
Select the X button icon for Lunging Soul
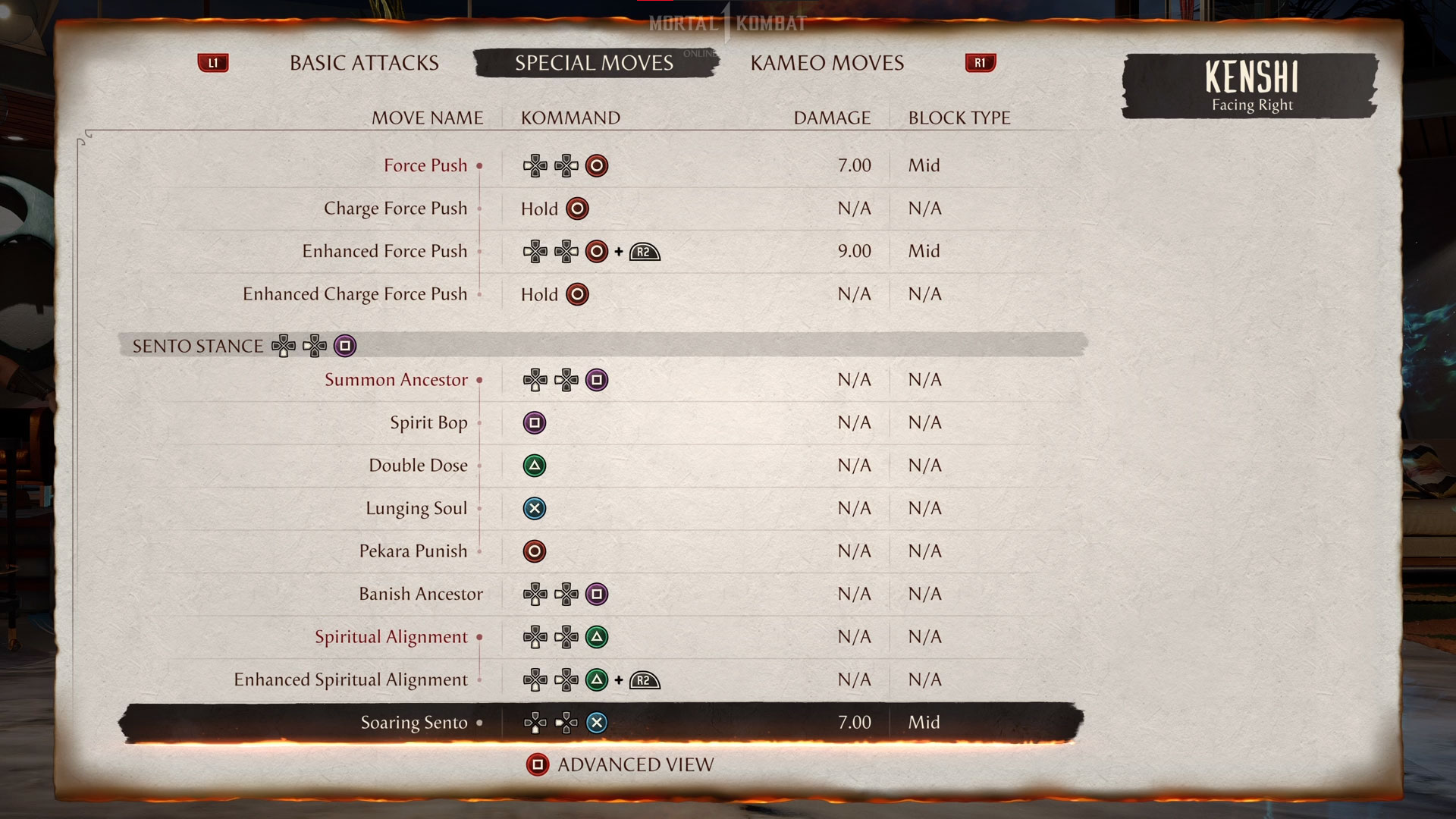(x=535, y=508)
